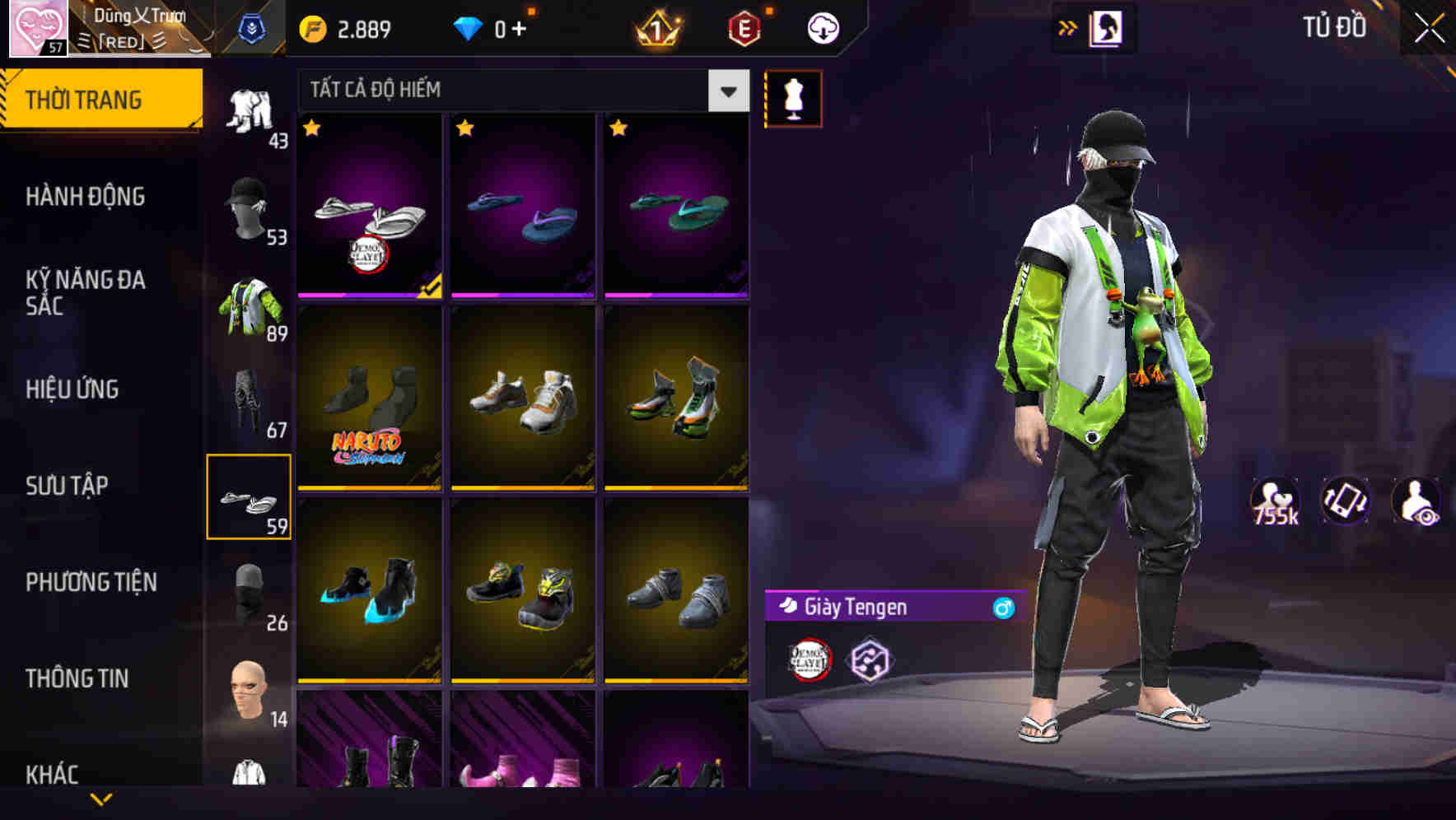Viewport: 1456px width, 820px height.
Task: Toggle the favorite star on the Demon Slayer sandals
Action: click(311, 129)
